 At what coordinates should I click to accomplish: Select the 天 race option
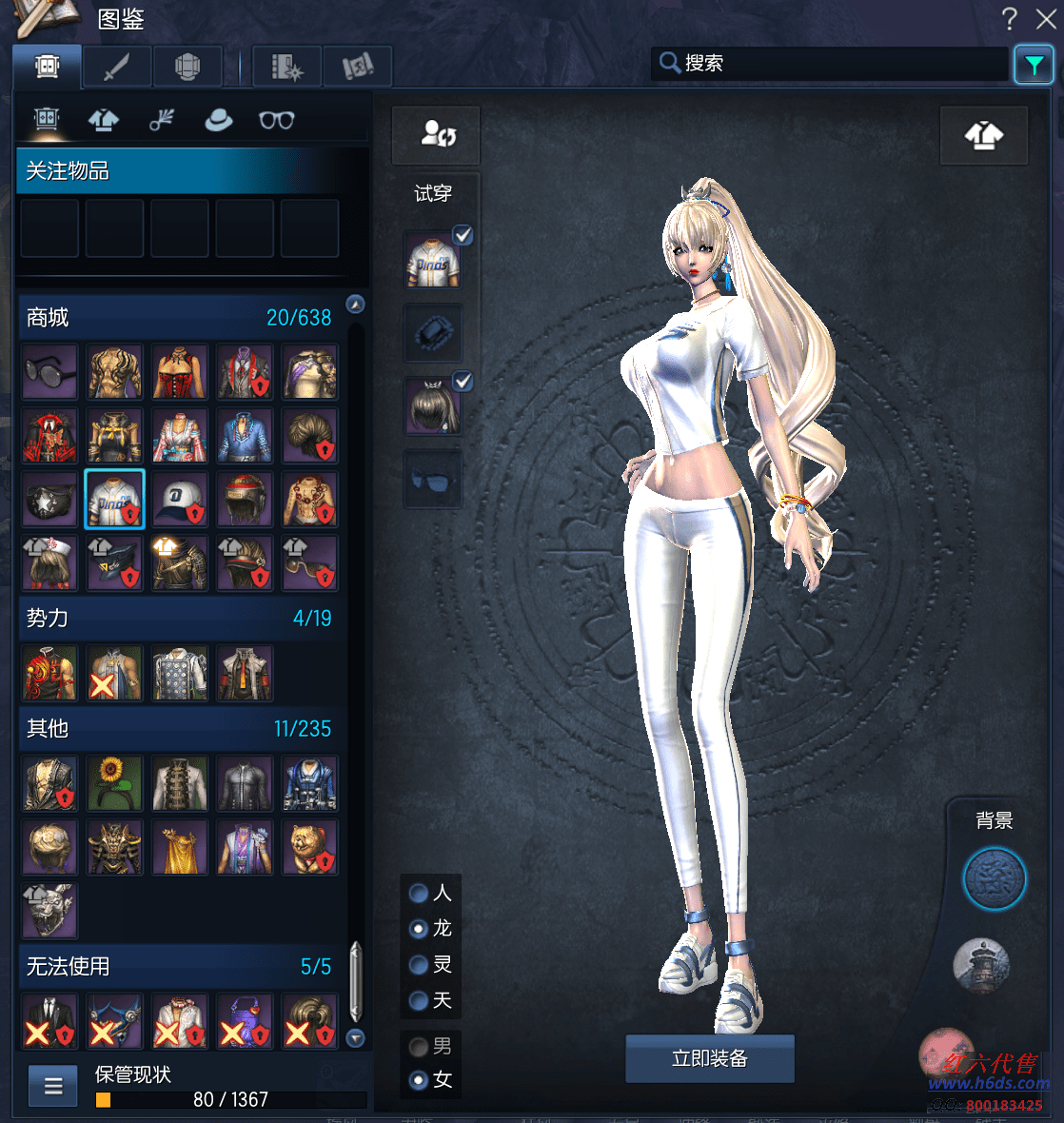click(x=418, y=1000)
